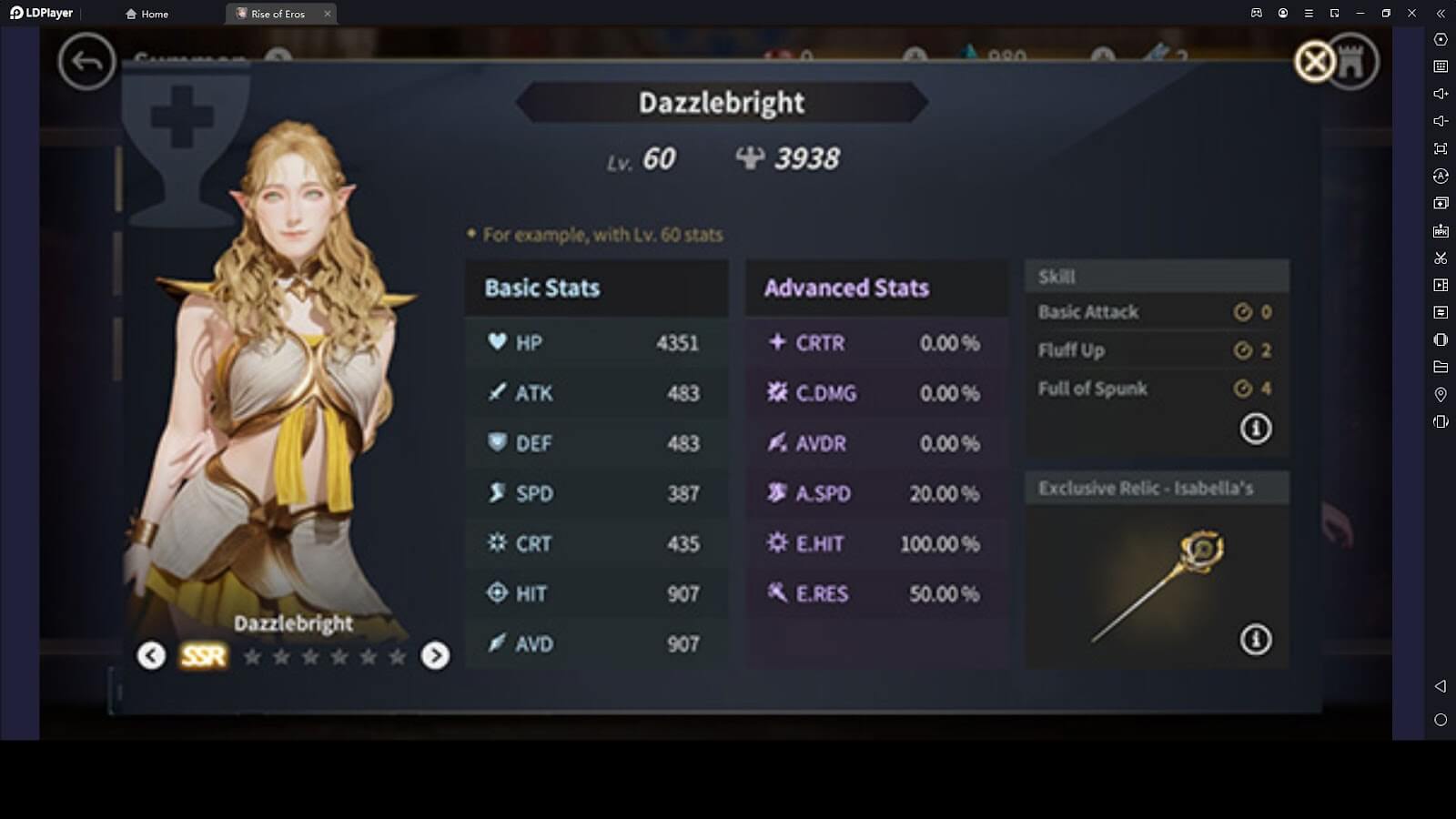
Task: Open the APK install tool
Action: (x=1441, y=229)
